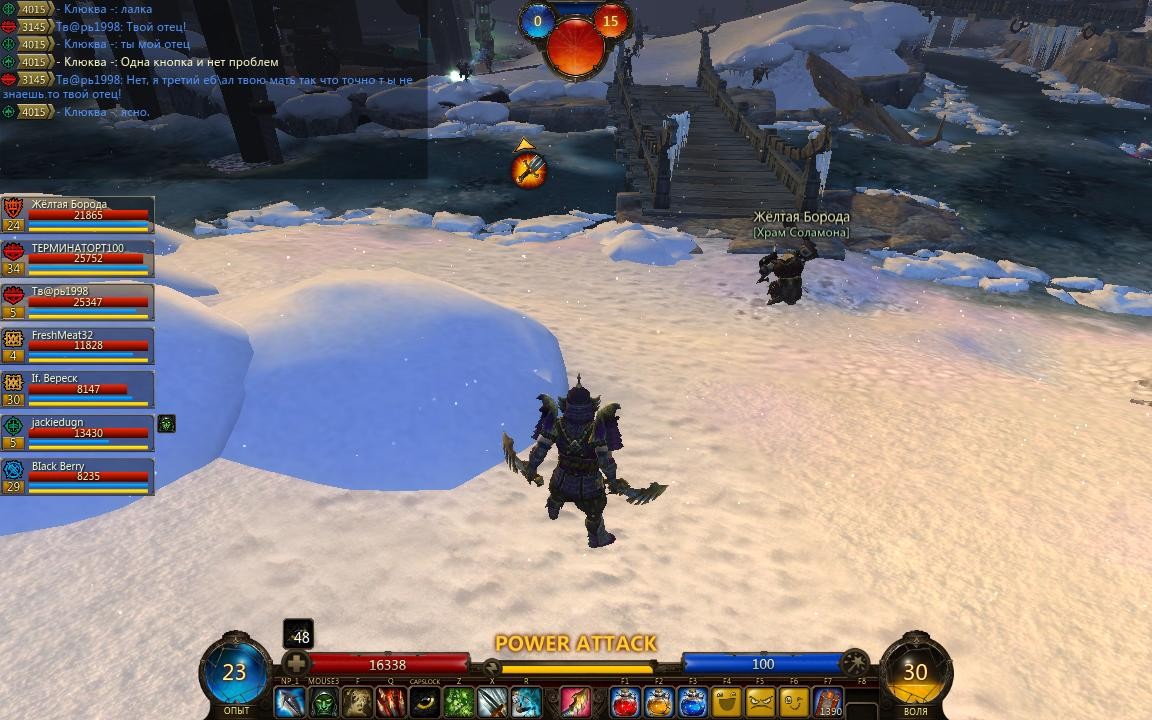The width and height of the screenshot is (1152, 720).
Task: Activate the yellow eye ability
Action: pyautogui.click(x=425, y=702)
